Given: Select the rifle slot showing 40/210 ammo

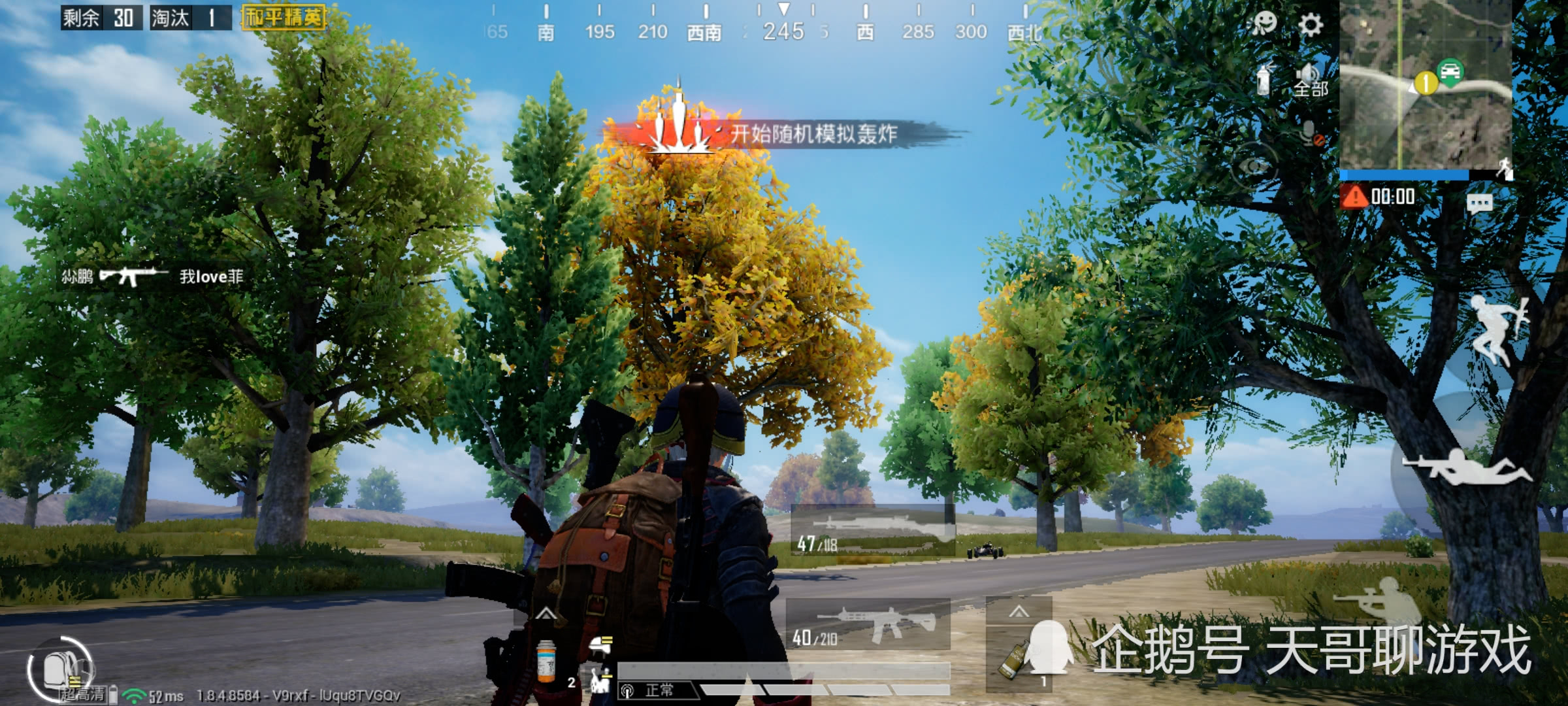Looking at the screenshot, I should tap(868, 626).
